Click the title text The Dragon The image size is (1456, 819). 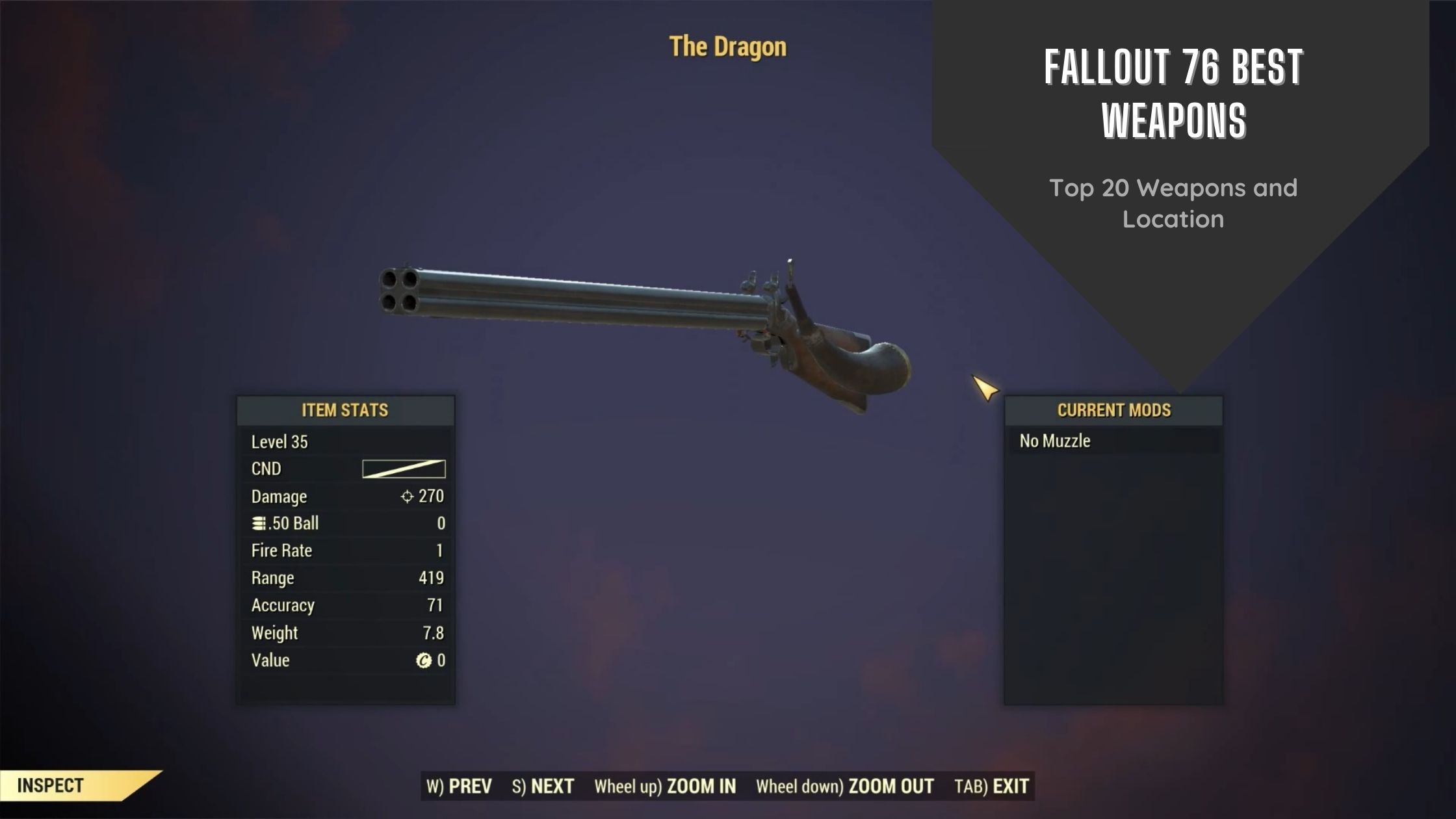(727, 46)
